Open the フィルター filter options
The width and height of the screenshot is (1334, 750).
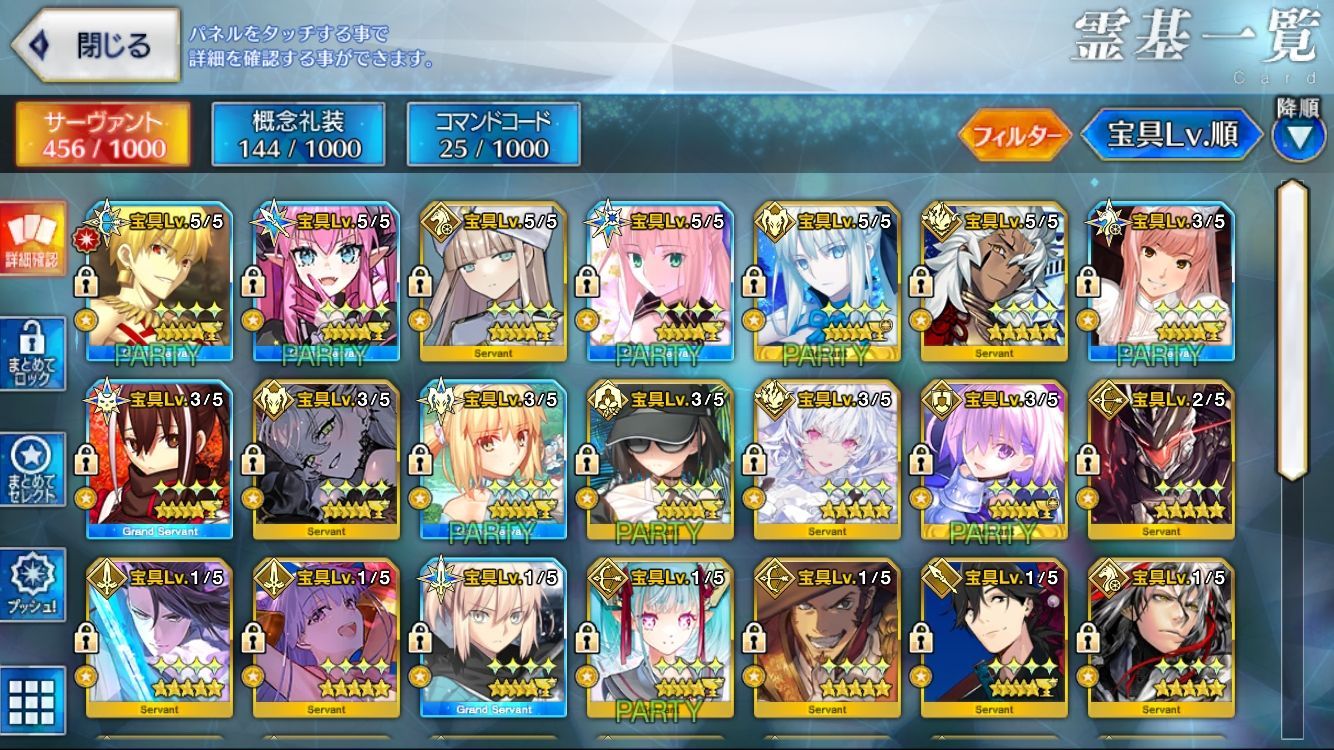tap(1014, 136)
